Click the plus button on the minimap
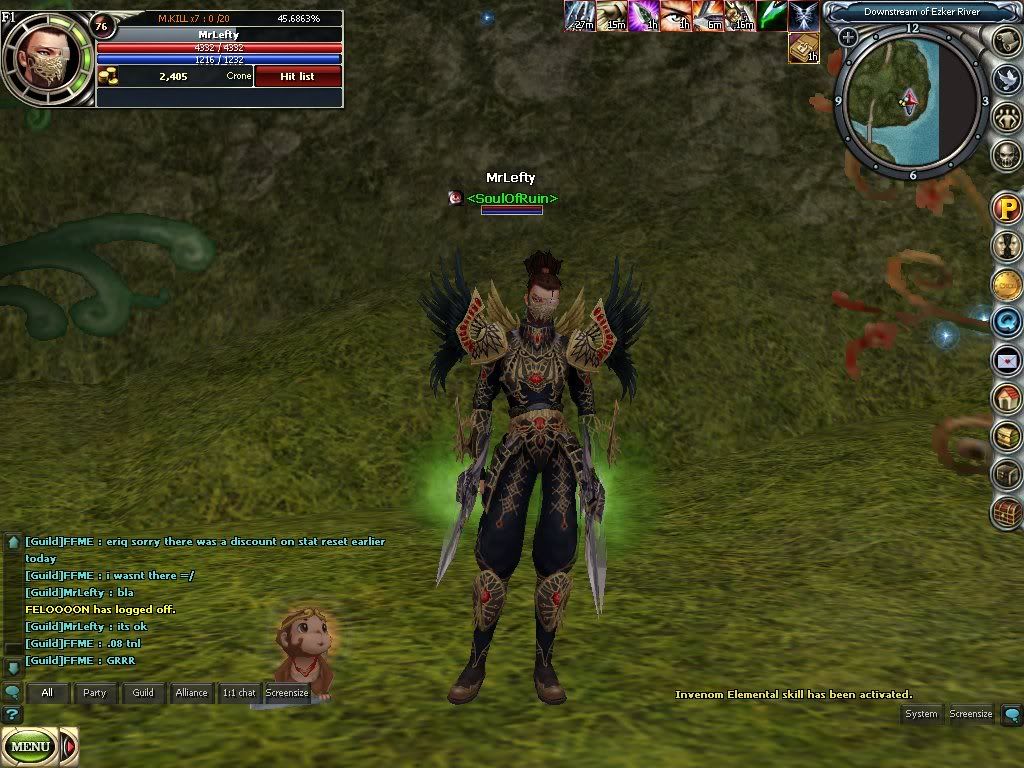The image size is (1024, 768). point(848,38)
